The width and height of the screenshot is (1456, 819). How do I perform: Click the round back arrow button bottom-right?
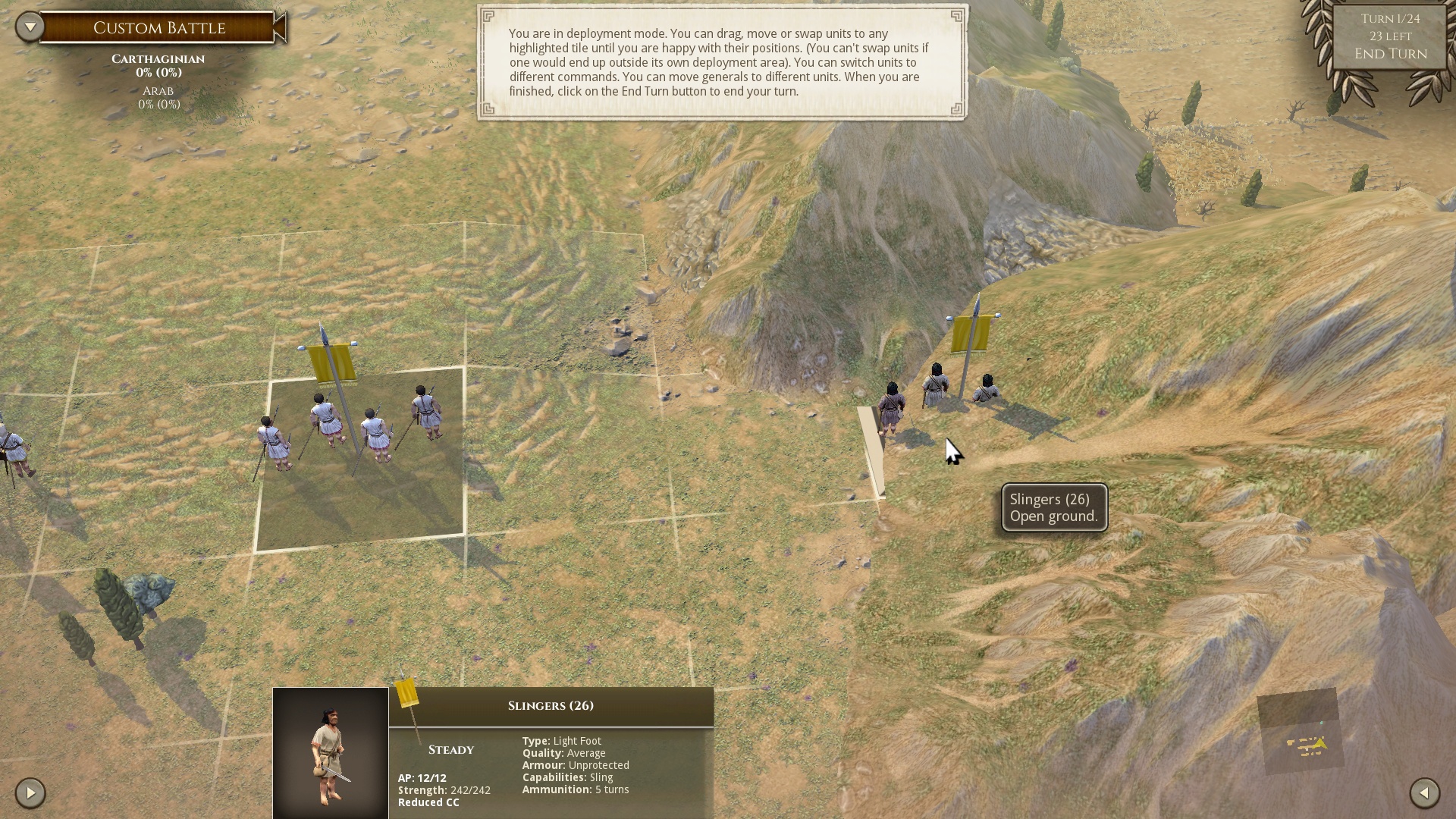click(x=1424, y=793)
